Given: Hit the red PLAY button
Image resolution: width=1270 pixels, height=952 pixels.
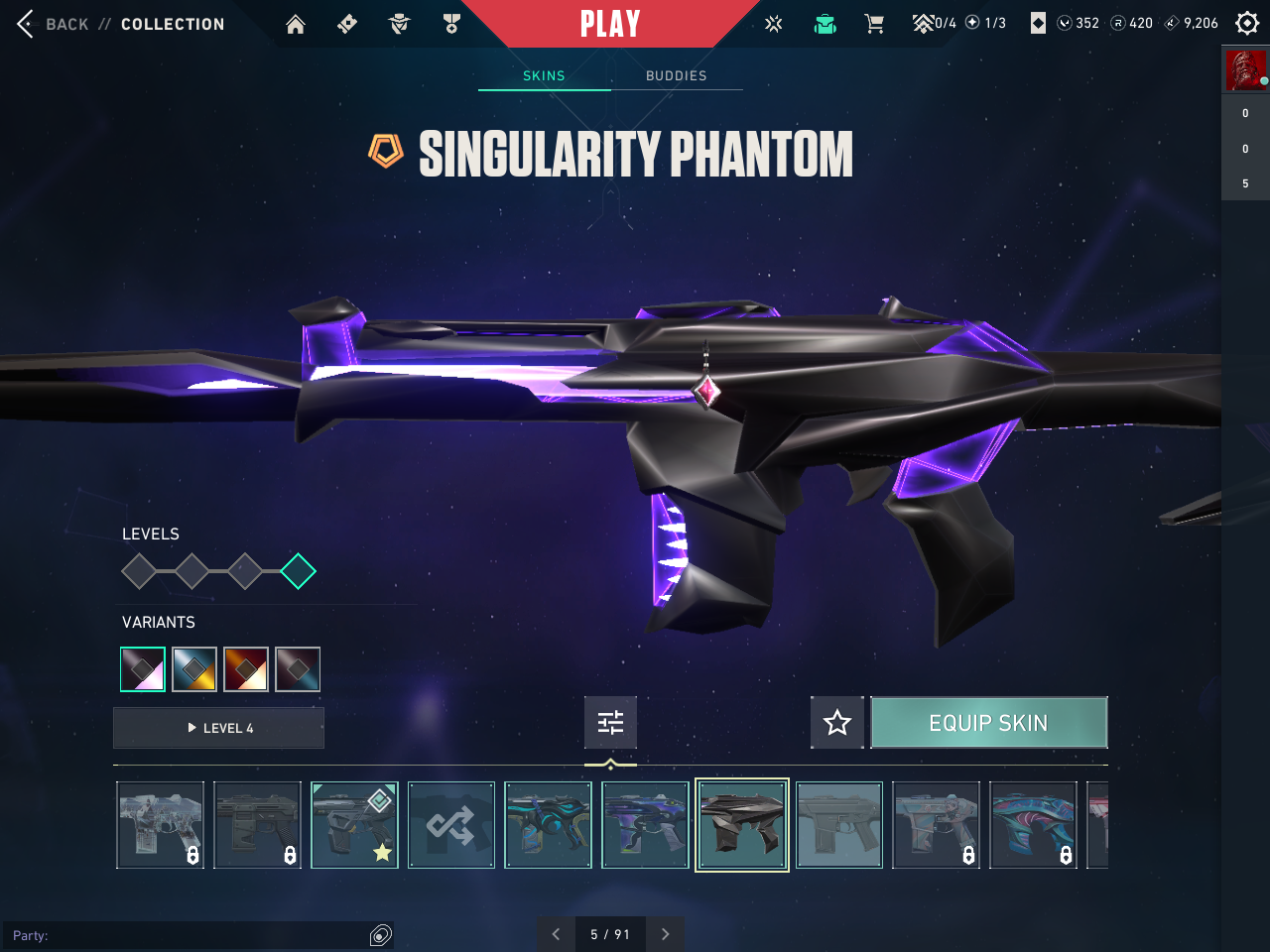Looking at the screenshot, I should pyautogui.click(x=609, y=24).
